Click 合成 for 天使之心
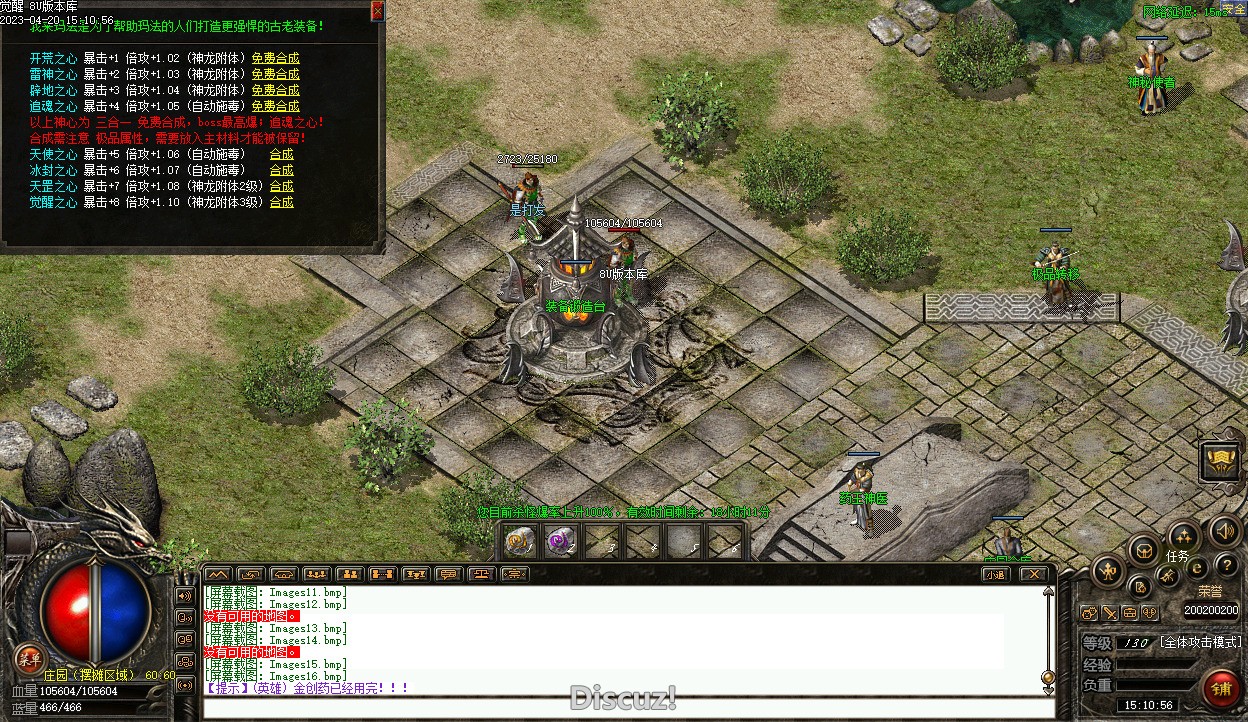This screenshot has width=1248, height=722. 281,154
